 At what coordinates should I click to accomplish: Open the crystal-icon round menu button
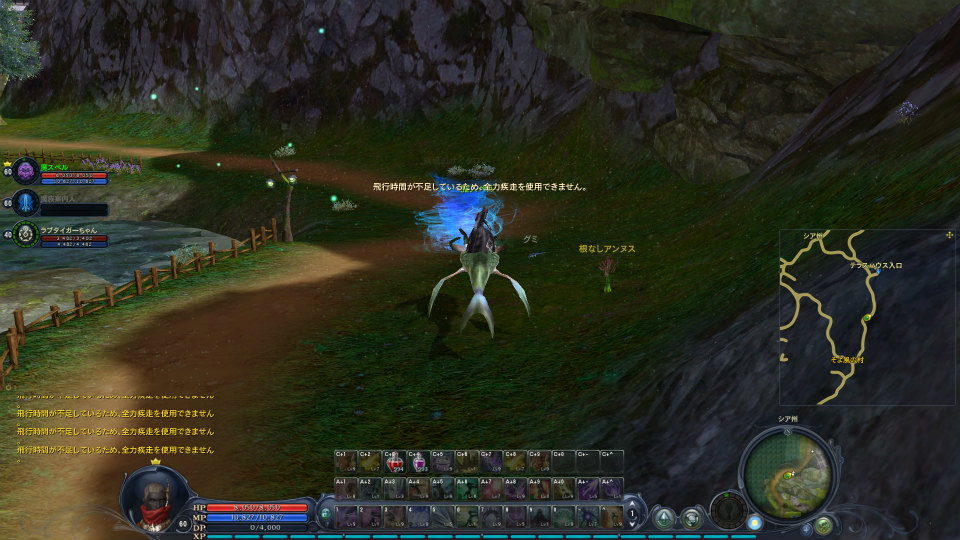(663, 517)
